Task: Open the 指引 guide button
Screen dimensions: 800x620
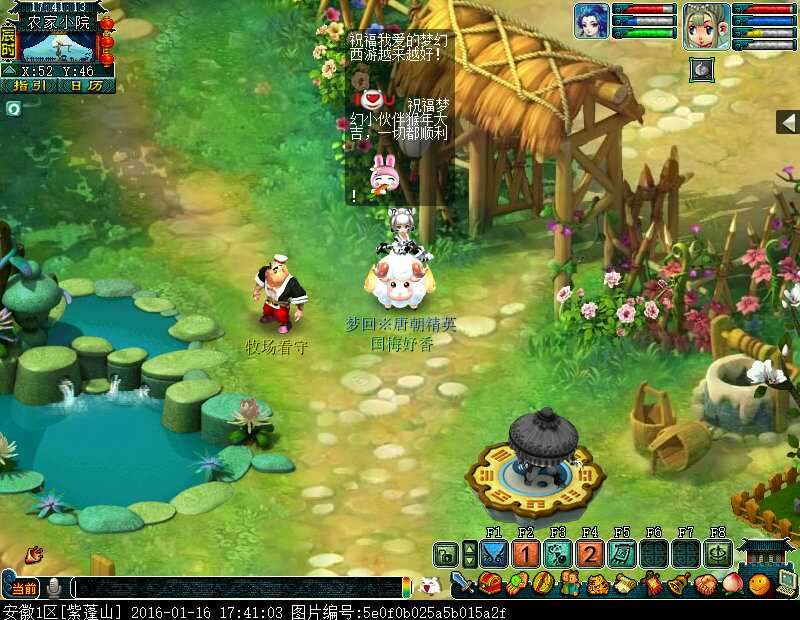Action: (x=29, y=86)
